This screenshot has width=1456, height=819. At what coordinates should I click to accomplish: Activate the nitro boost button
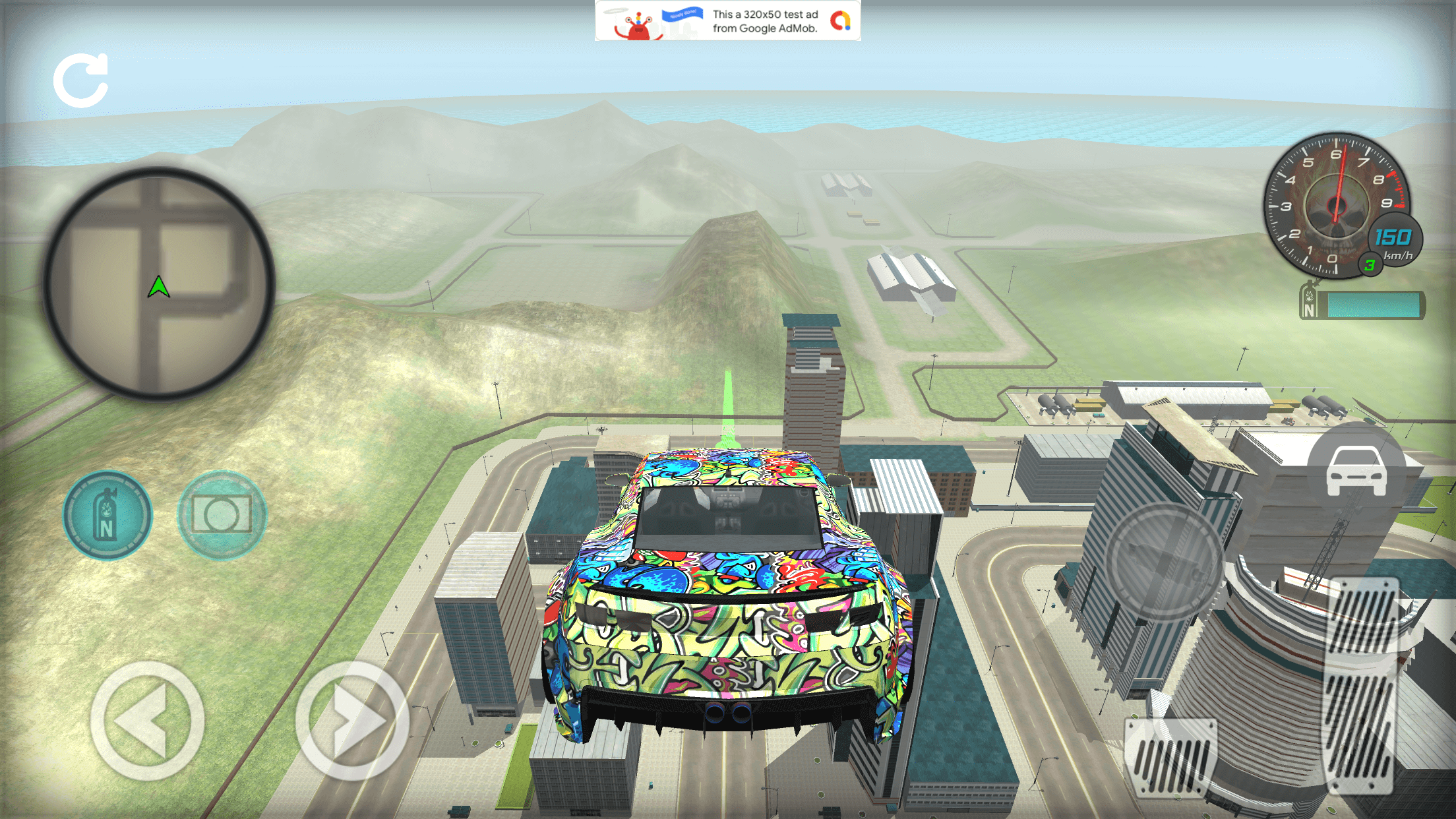click(x=107, y=516)
